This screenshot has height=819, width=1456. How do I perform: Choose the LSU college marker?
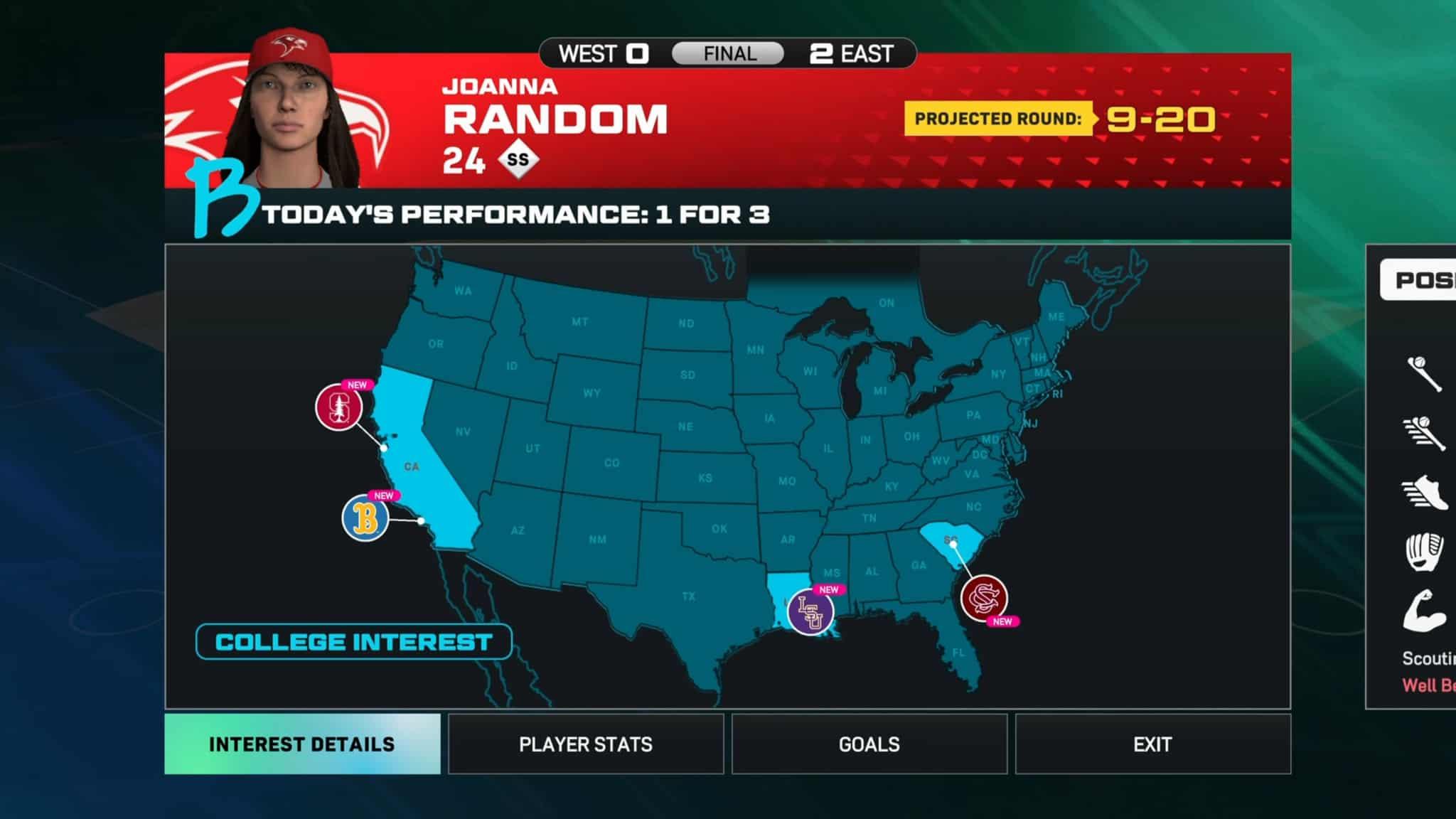tap(810, 611)
